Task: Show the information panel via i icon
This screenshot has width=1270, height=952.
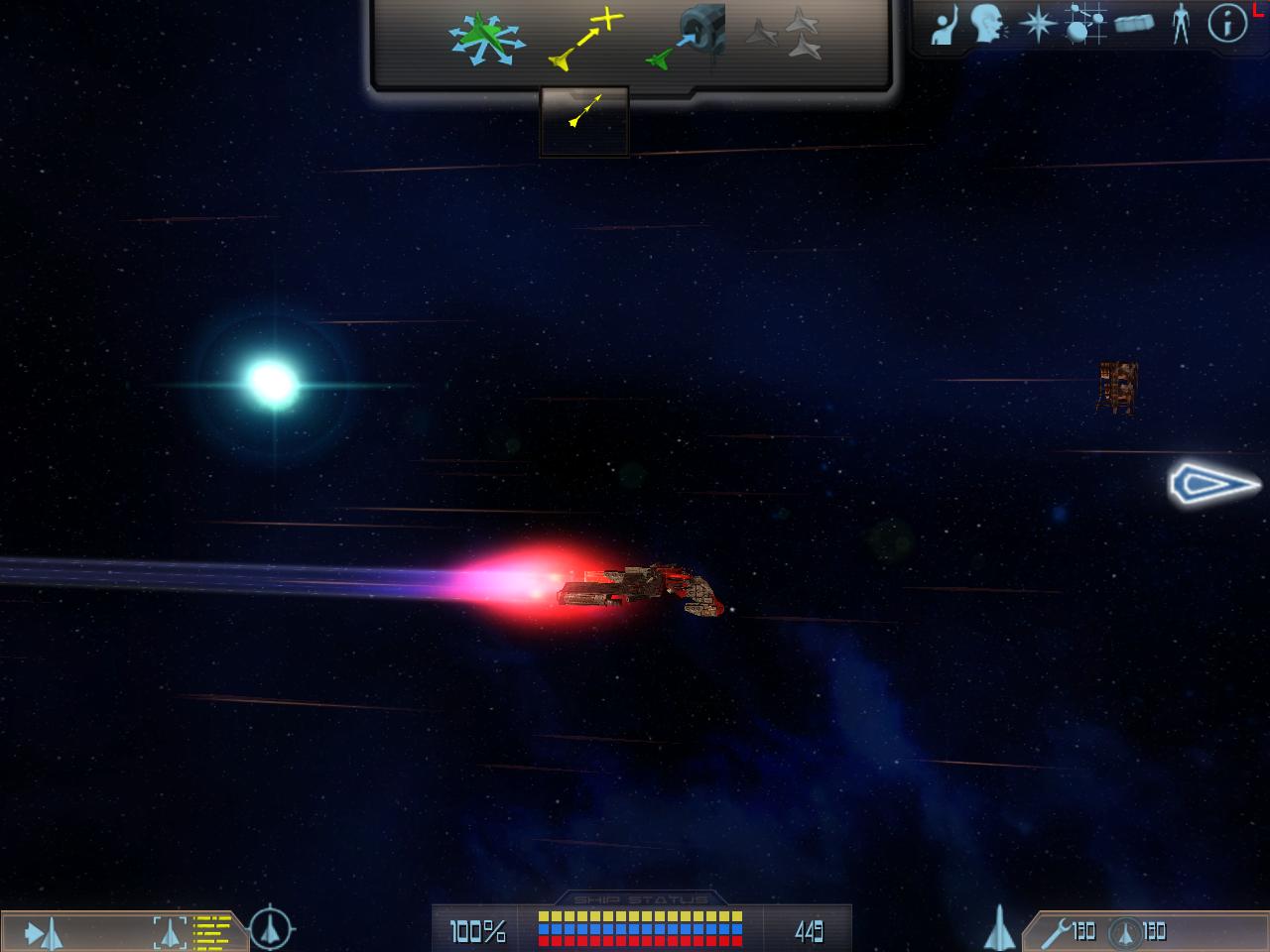Action: click(1227, 24)
